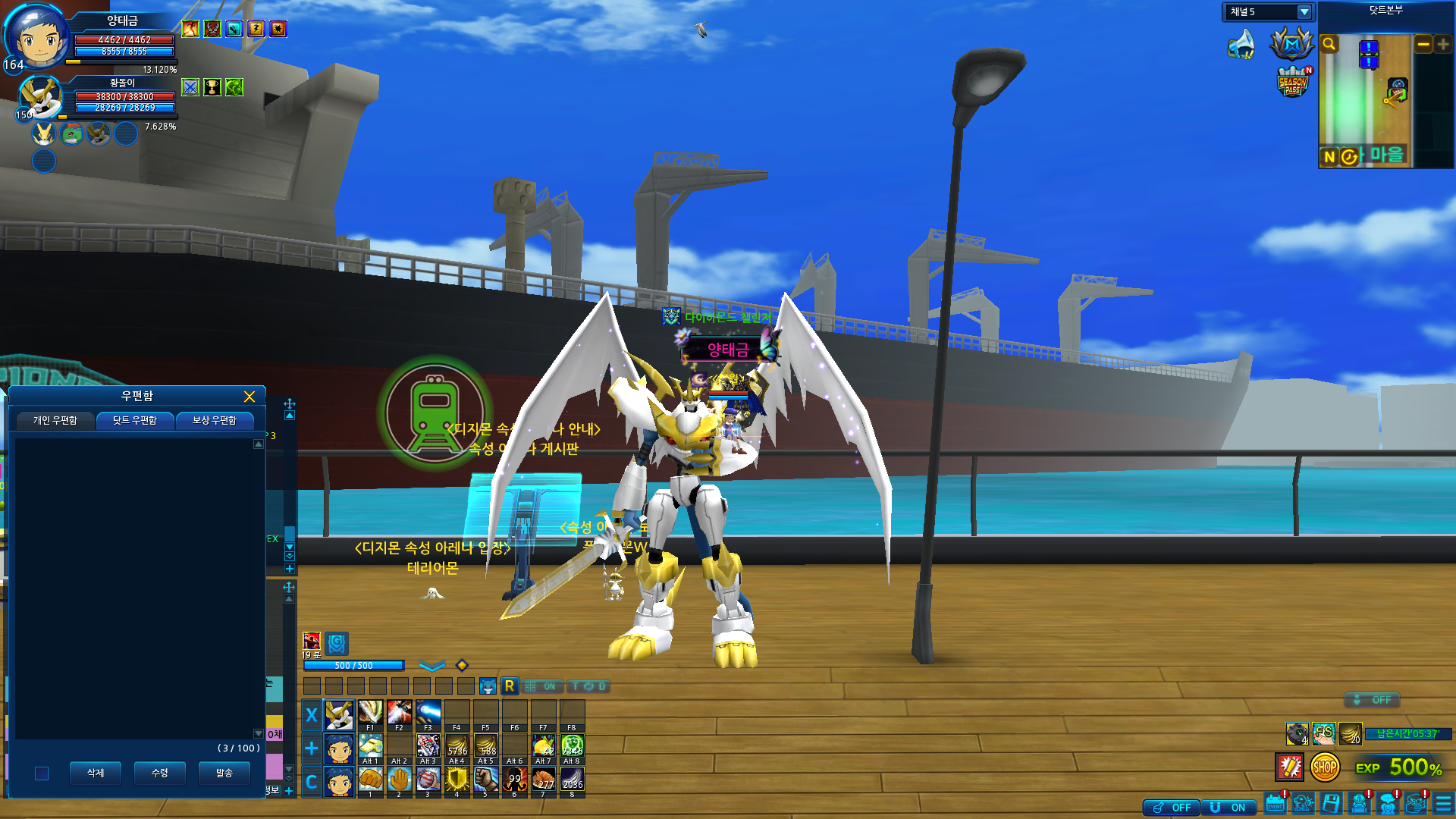
Task: Tick the mailbox select-all checkbox
Action: [x=42, y=773]
